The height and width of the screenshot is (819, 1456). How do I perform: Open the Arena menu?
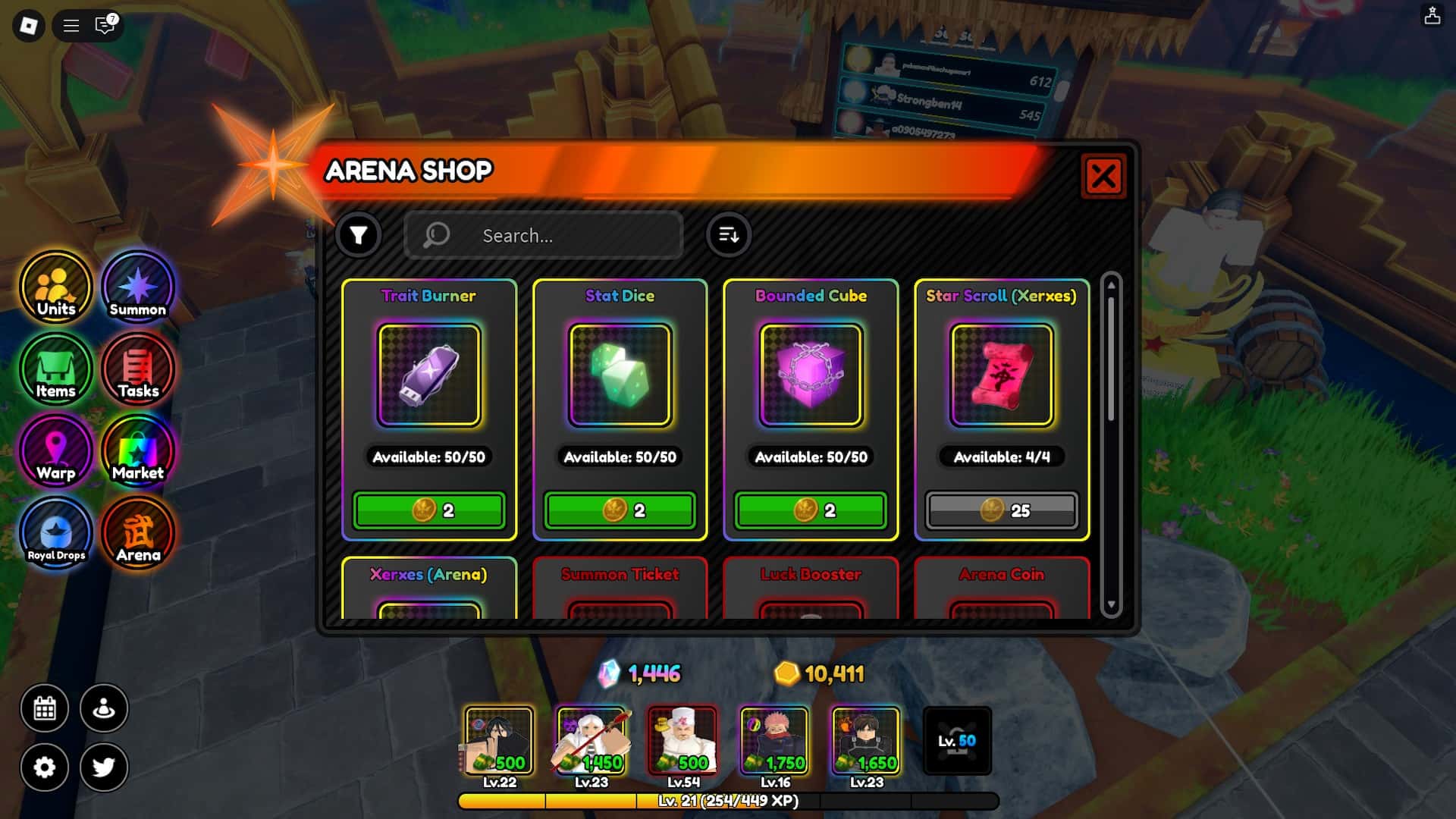[138, 533]
